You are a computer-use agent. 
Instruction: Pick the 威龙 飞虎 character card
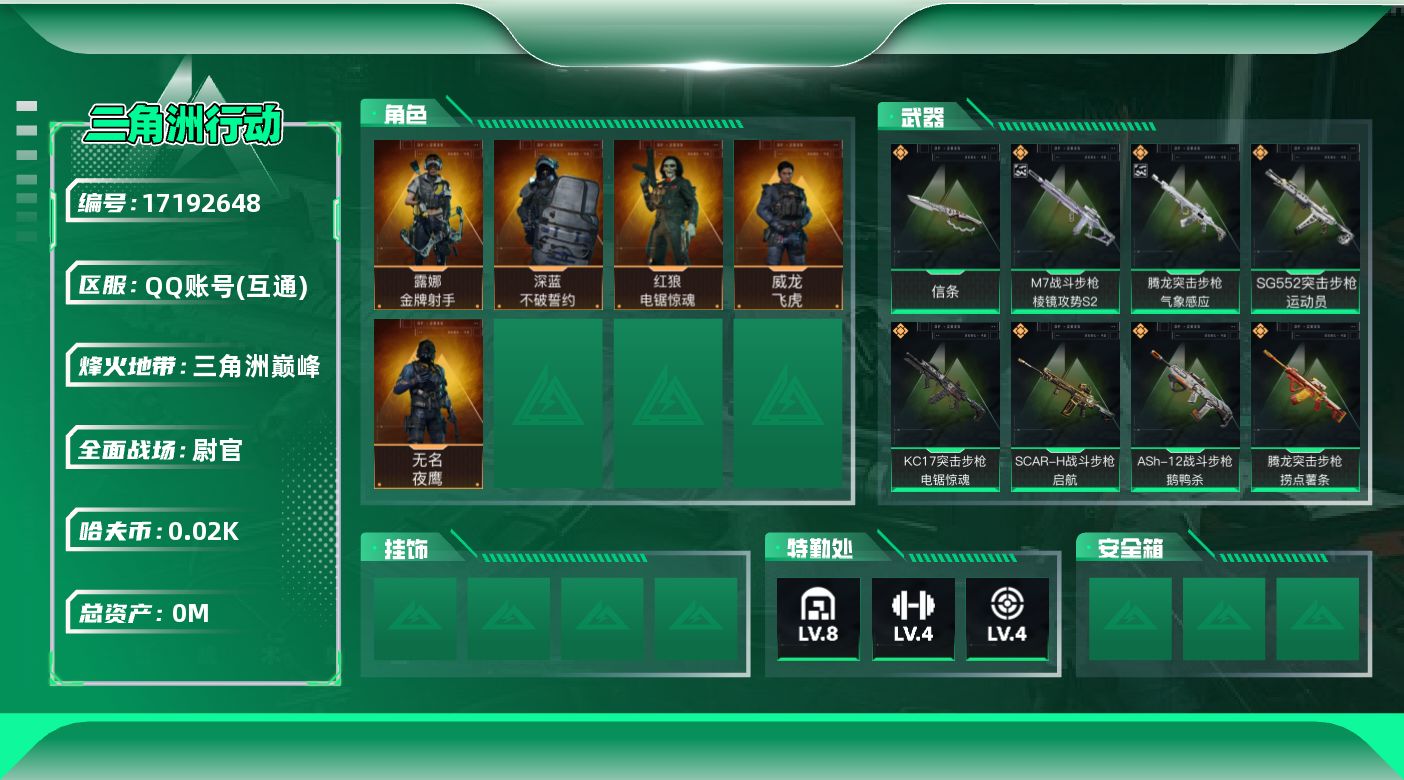tap(788, 224)
